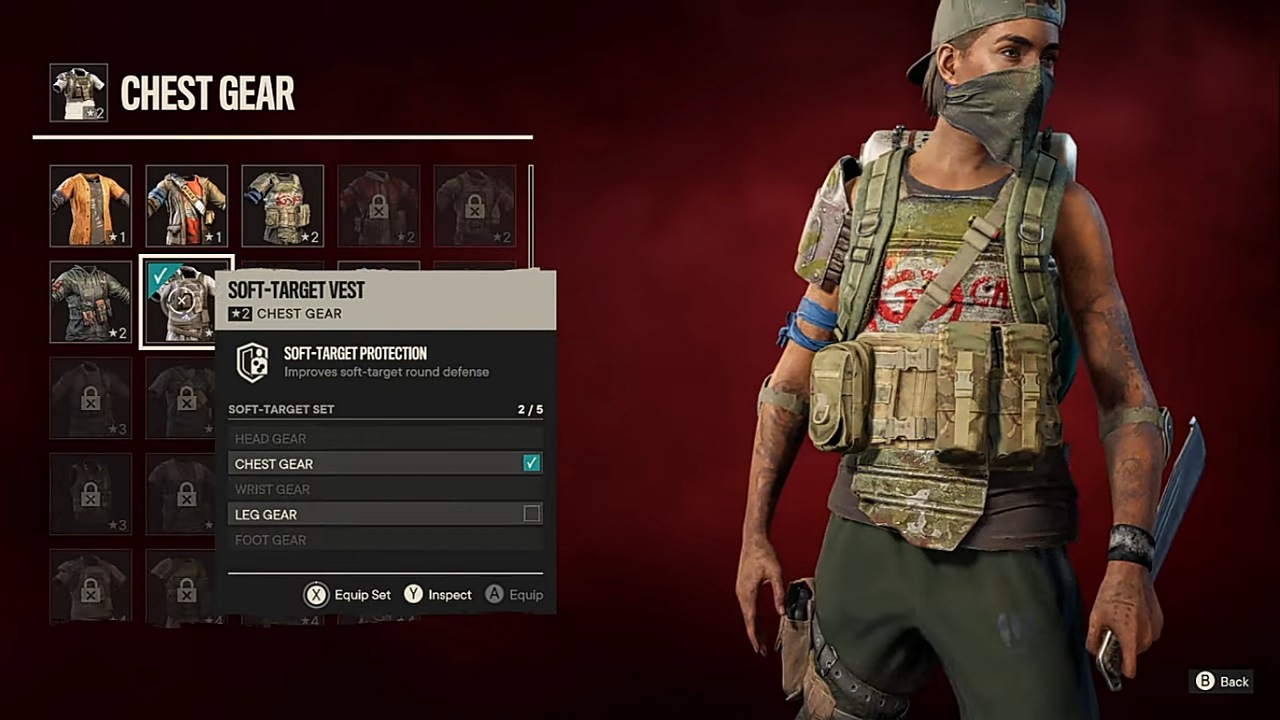Go back from the Chest Gear menu
The height and width of the screenshot is (720, 1280).
(1222, 681)
